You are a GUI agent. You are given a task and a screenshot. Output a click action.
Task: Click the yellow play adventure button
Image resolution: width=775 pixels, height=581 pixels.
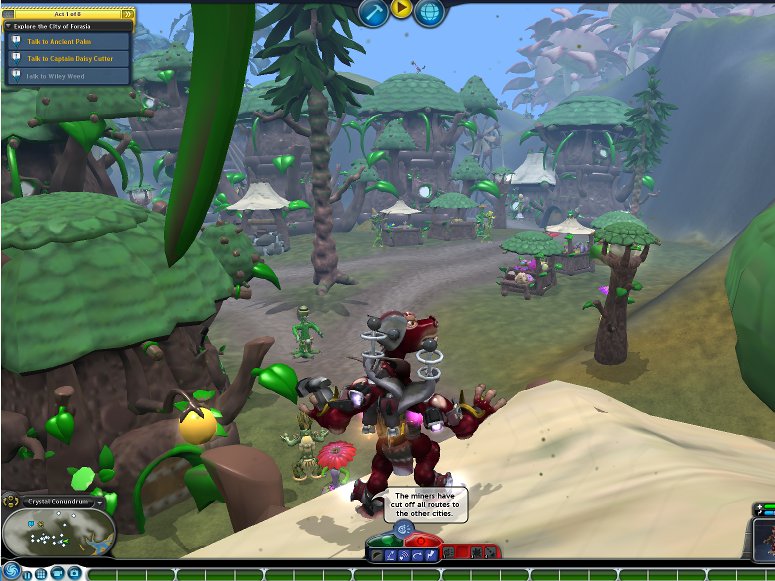pos(401,9)
